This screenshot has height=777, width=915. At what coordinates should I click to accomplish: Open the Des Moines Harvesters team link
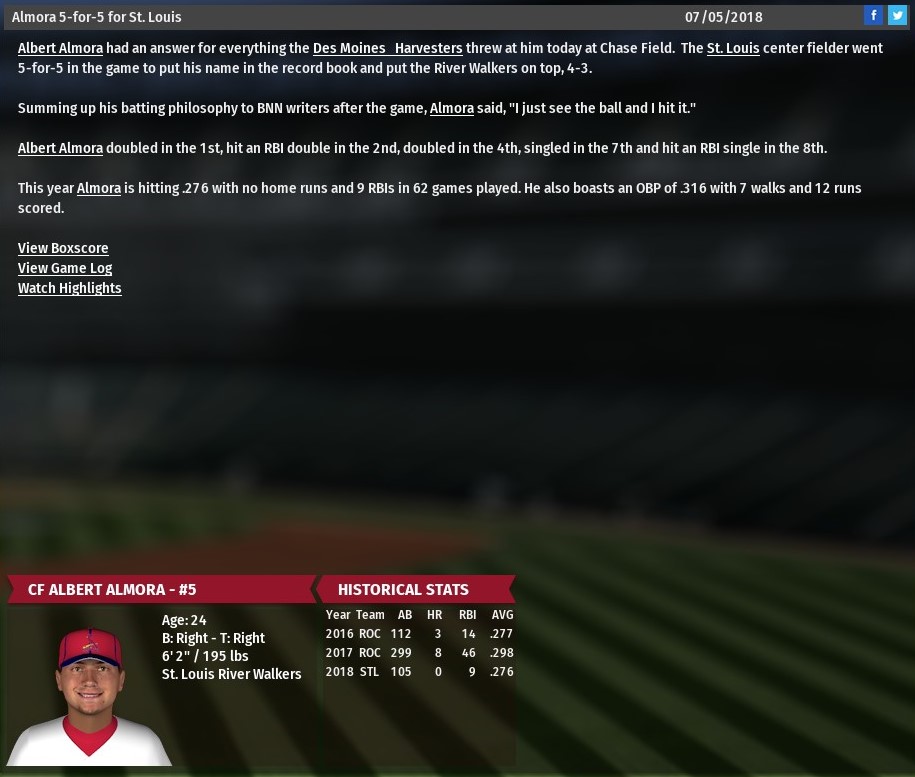[x=387, y=48]
